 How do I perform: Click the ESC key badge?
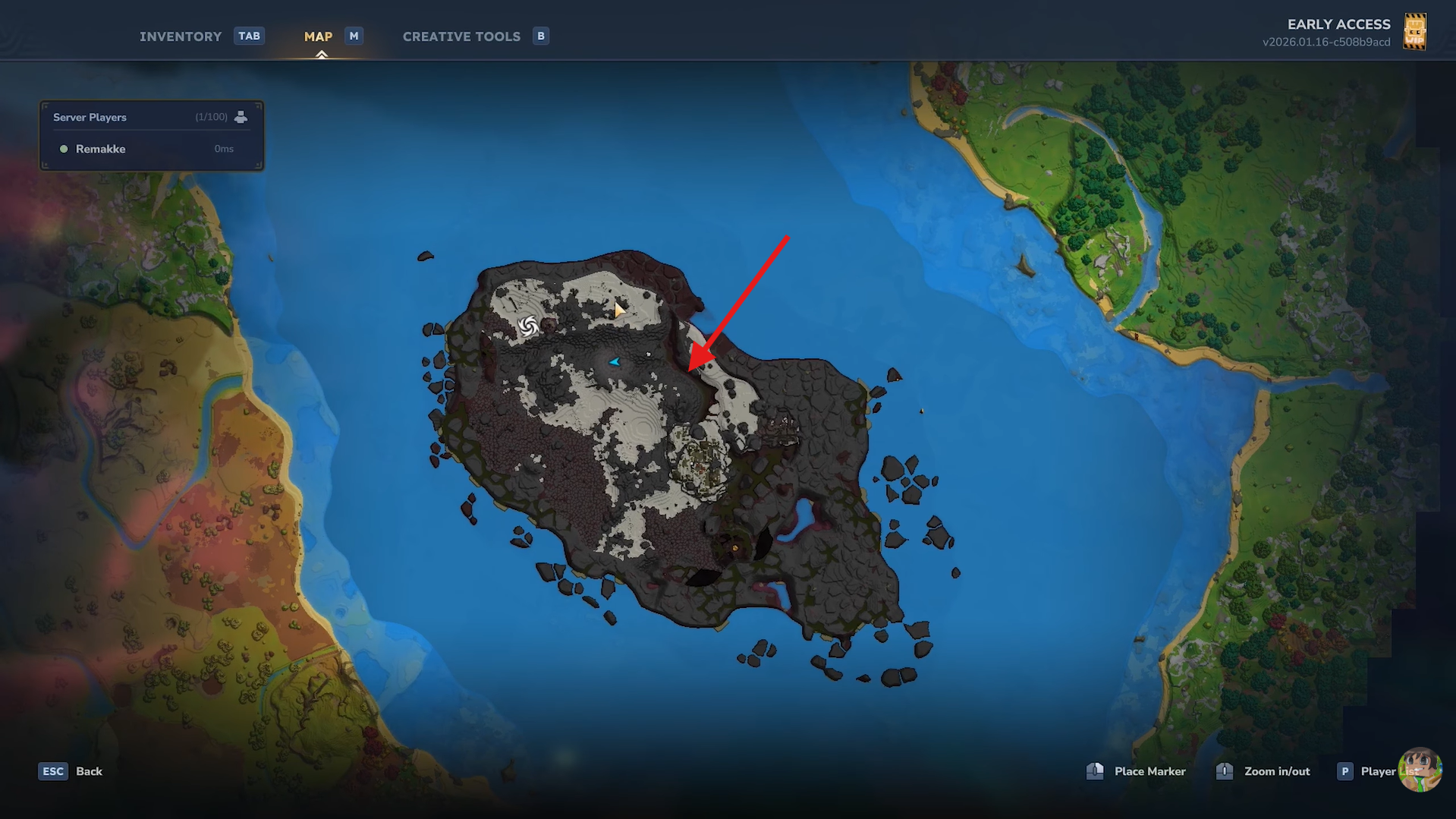tap(52, 770)
